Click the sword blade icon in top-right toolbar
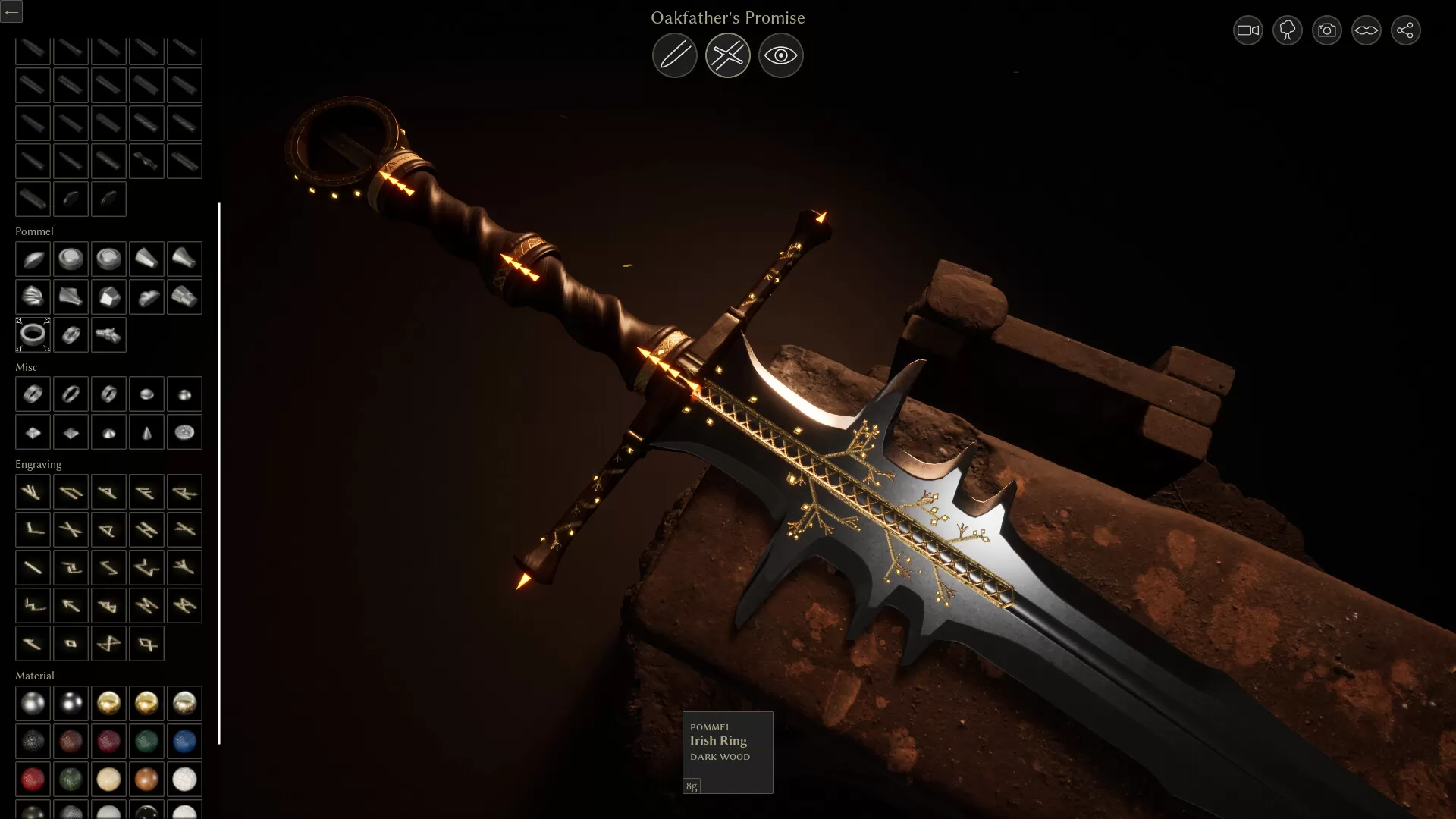 click(1365, 30)
